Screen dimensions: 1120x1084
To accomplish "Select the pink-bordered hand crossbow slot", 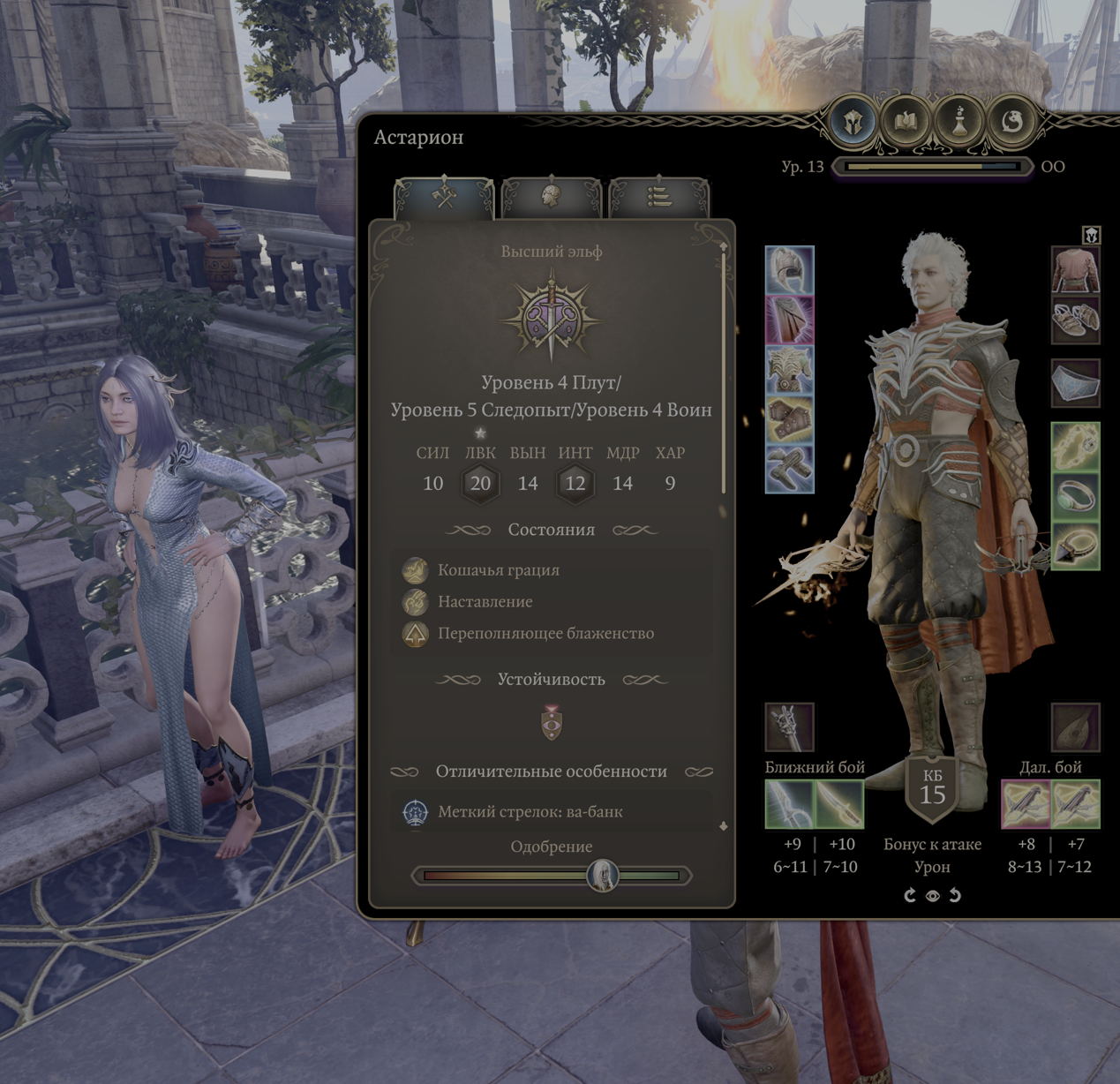I will (1026, 804).
